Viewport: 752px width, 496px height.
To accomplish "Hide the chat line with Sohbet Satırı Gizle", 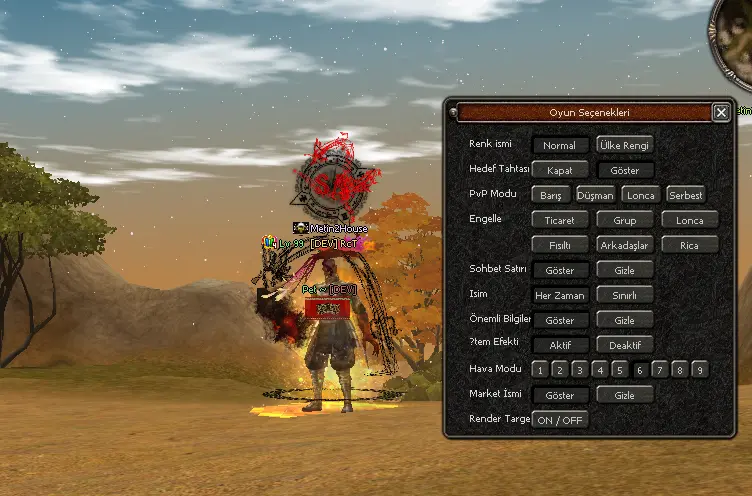I will click(x=625, y=270).
